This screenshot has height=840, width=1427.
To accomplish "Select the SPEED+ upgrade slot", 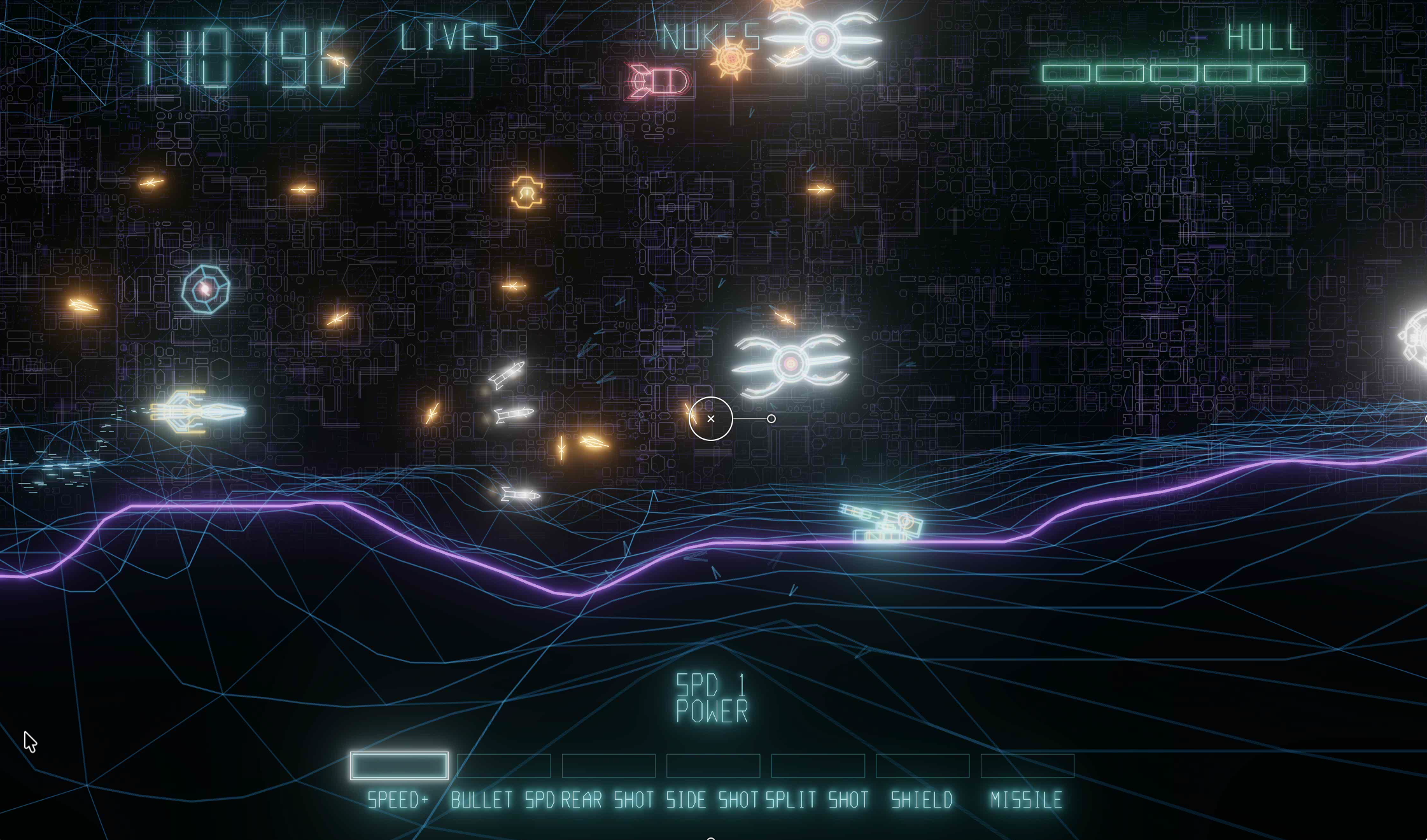I will coord(400,766).
